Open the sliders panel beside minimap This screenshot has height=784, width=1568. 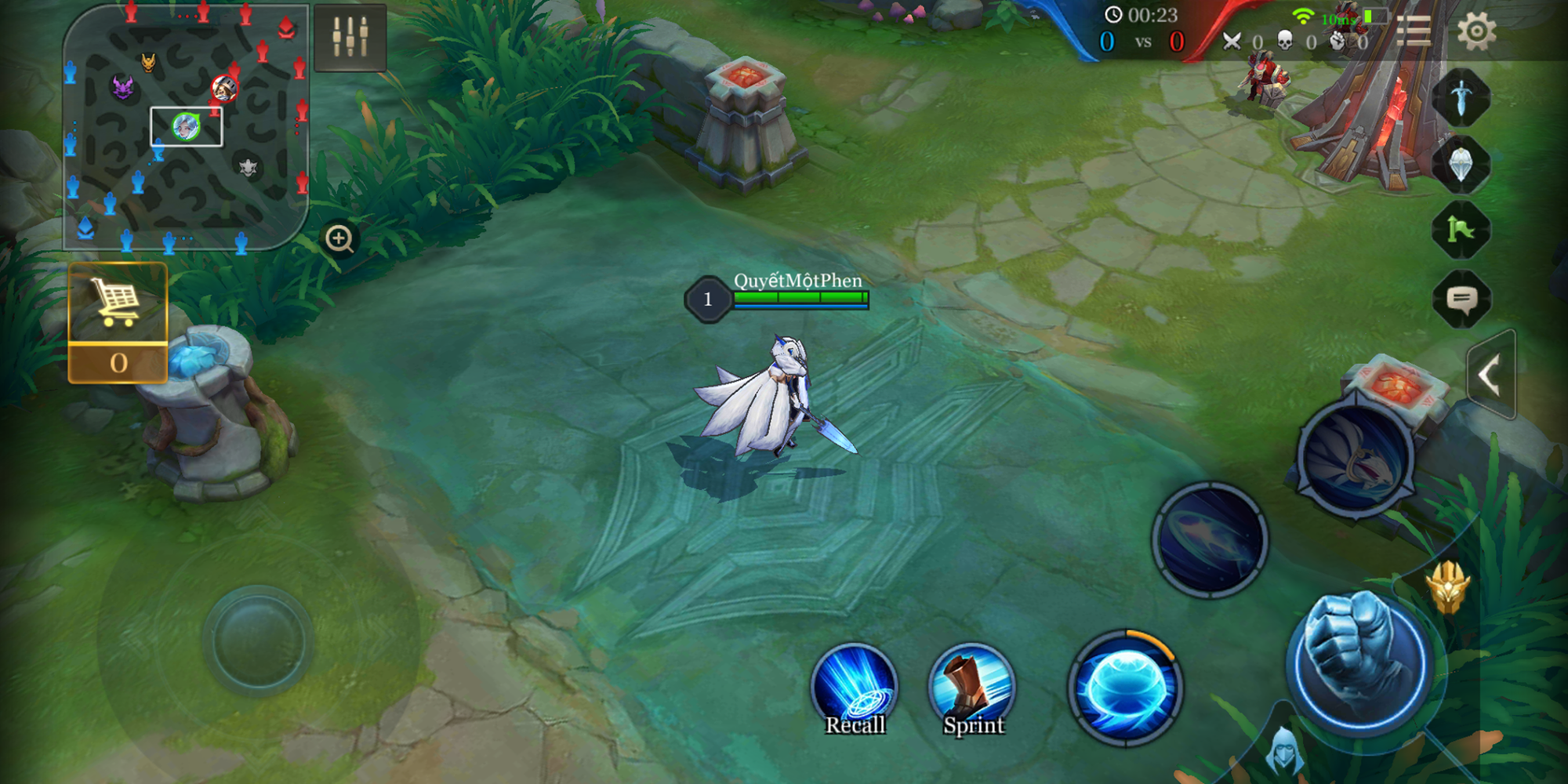click(350, 37)
